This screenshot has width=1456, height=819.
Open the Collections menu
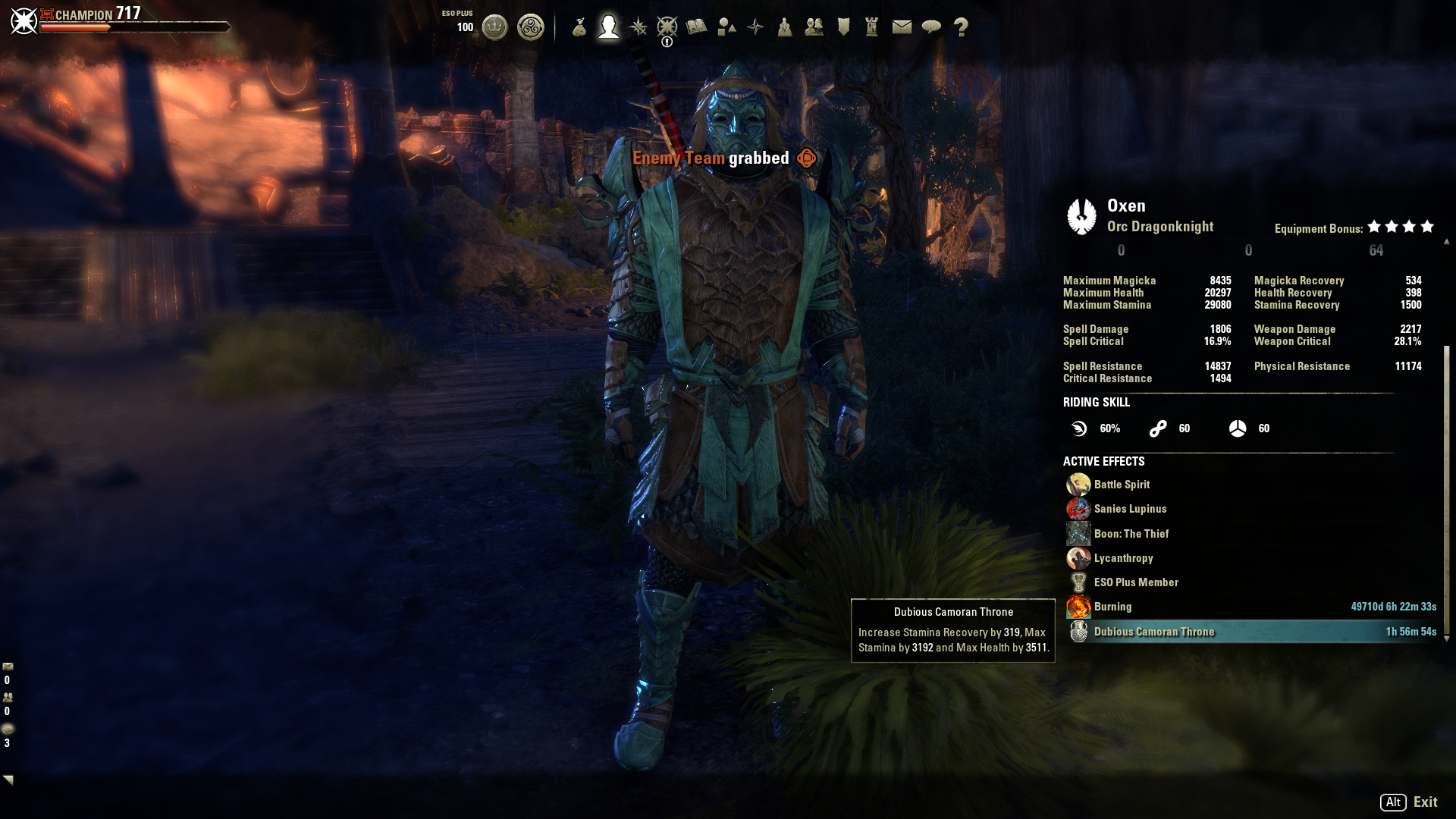click(x=727, y=25)
